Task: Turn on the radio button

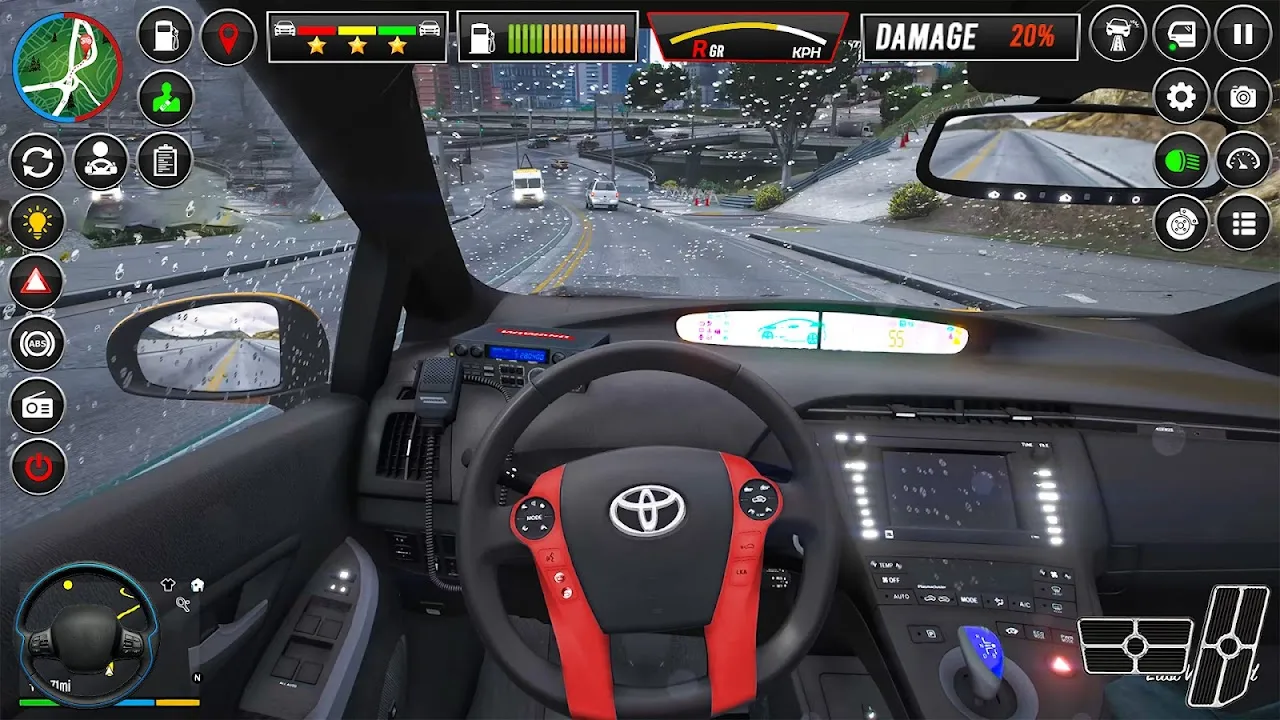Action: point(37,406)
